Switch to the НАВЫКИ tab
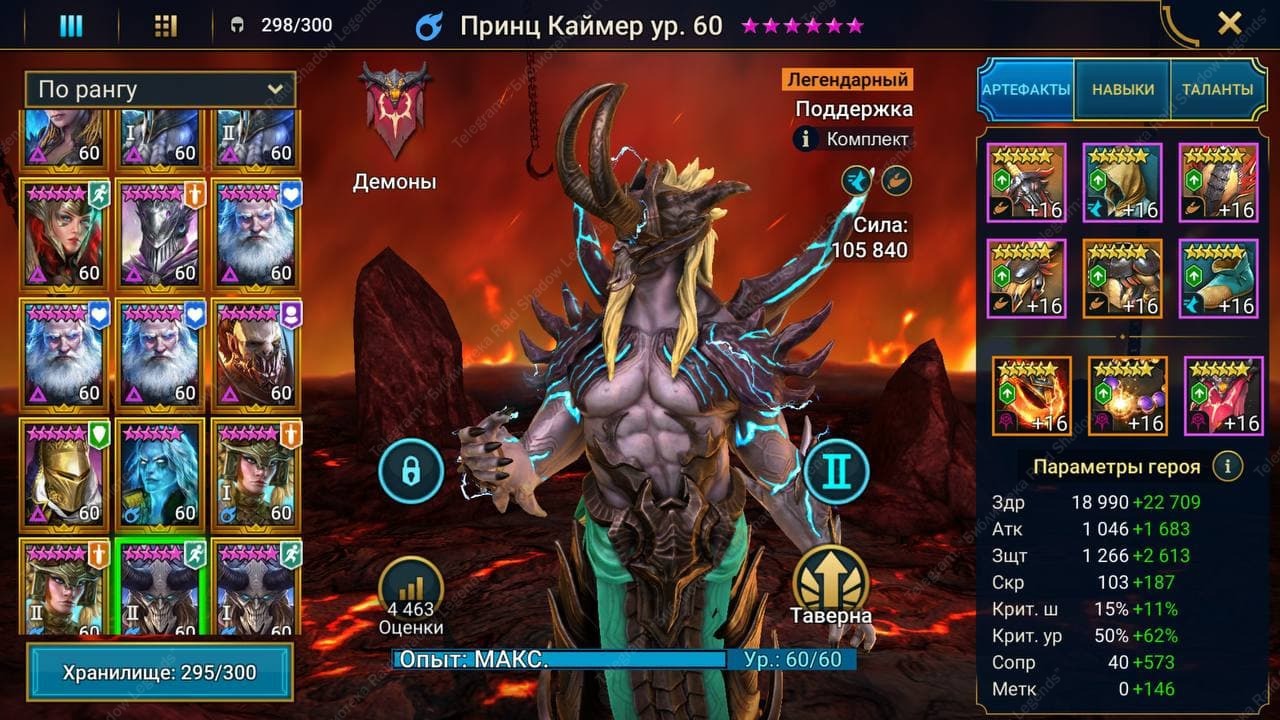The width and height of the screenshot is (1280, 720). point(1122,90)
